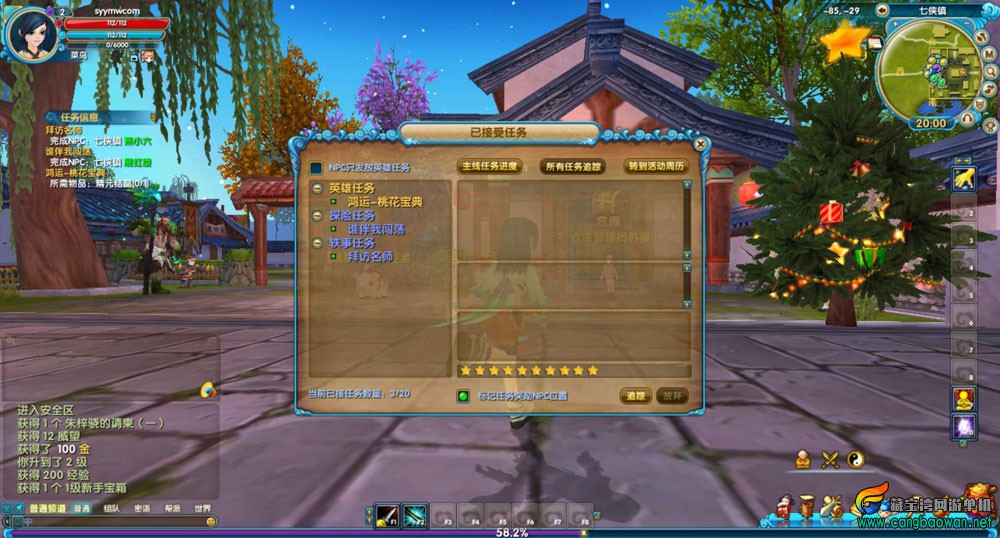
Task: Collapse the 英雄任务 category
Action: (x=317, y=188)
